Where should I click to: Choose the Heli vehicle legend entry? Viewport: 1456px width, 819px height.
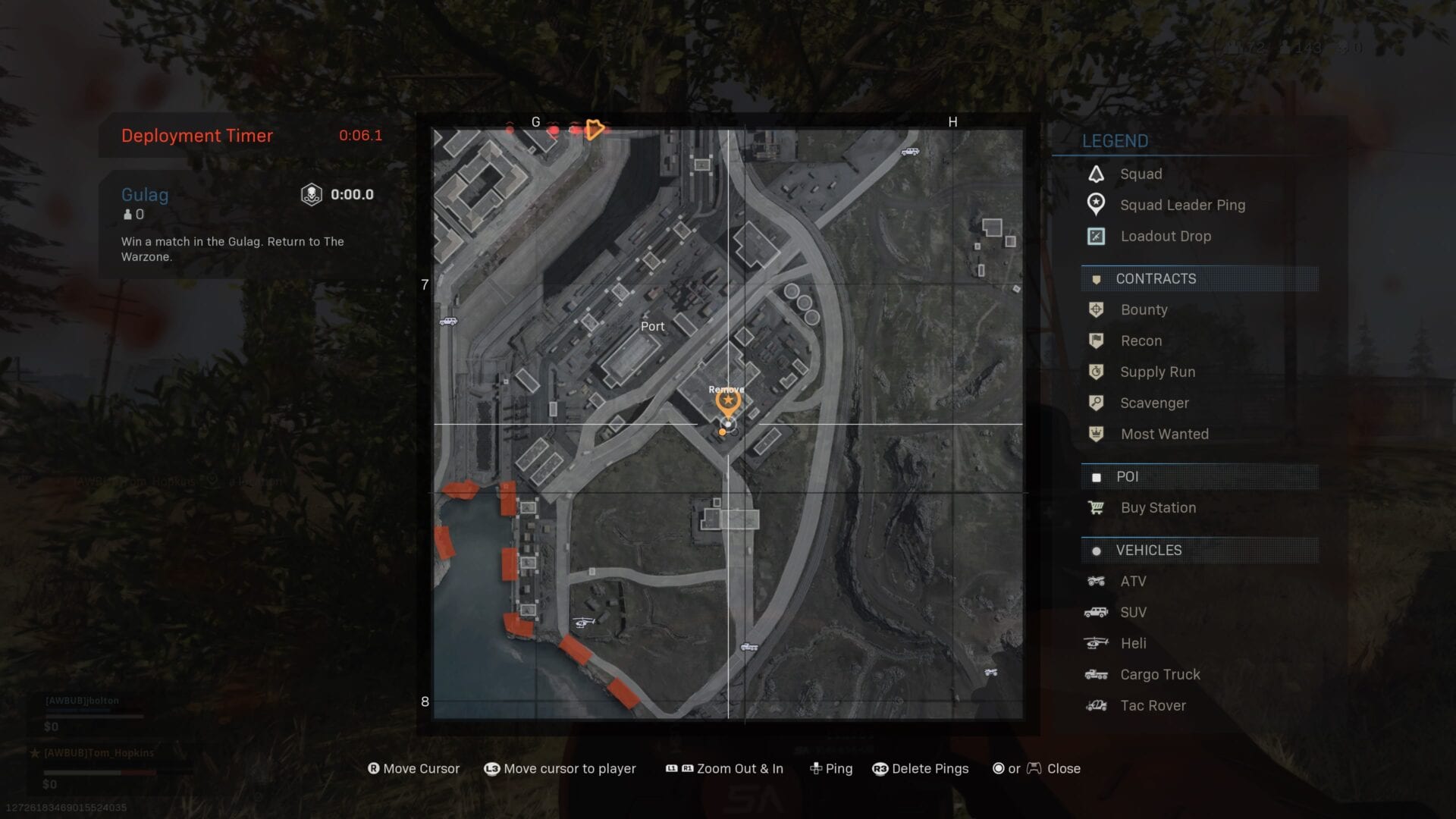1133,643
